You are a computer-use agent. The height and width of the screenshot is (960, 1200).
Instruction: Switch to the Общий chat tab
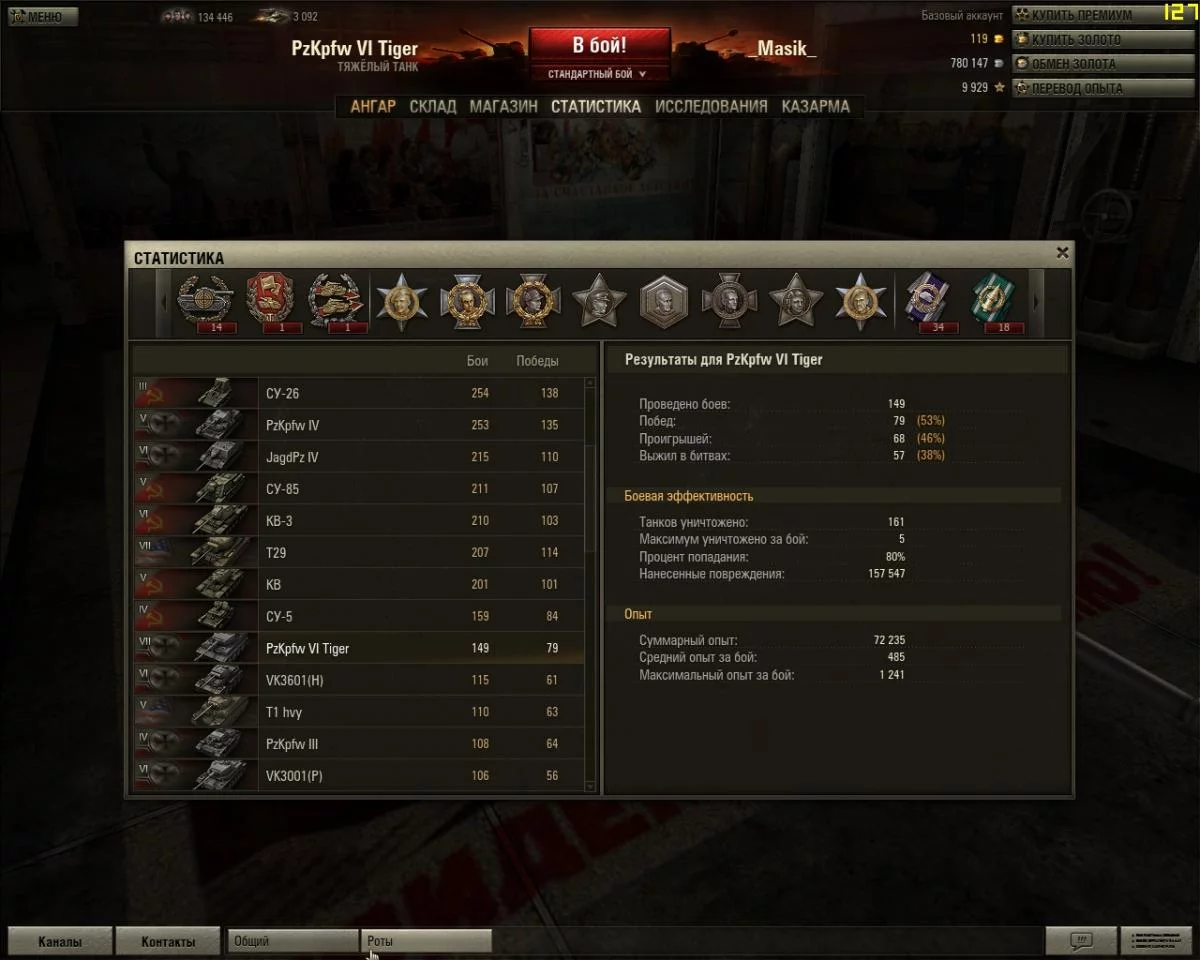(292, 941)
